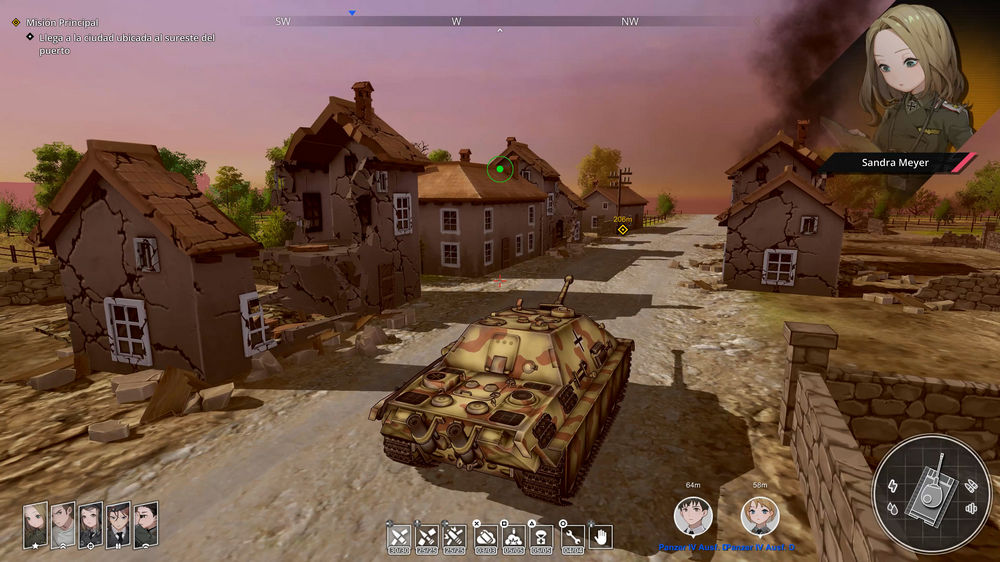Click the blonde ally portrait marker at 58m

pyautogui.click(x=760, y=516)
